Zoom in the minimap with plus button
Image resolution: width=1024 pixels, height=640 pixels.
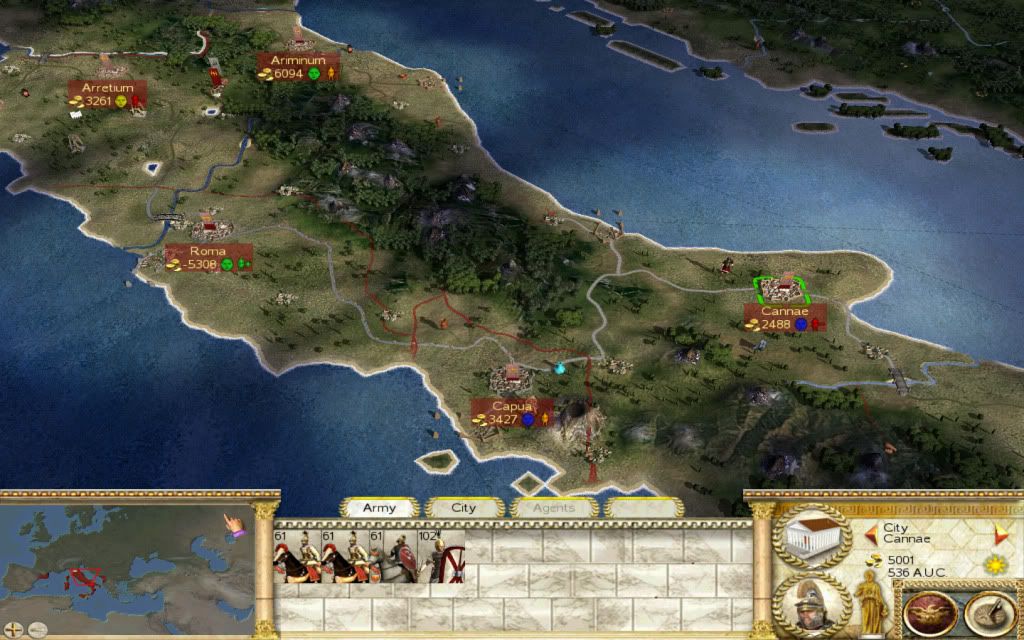pos(13,629)
